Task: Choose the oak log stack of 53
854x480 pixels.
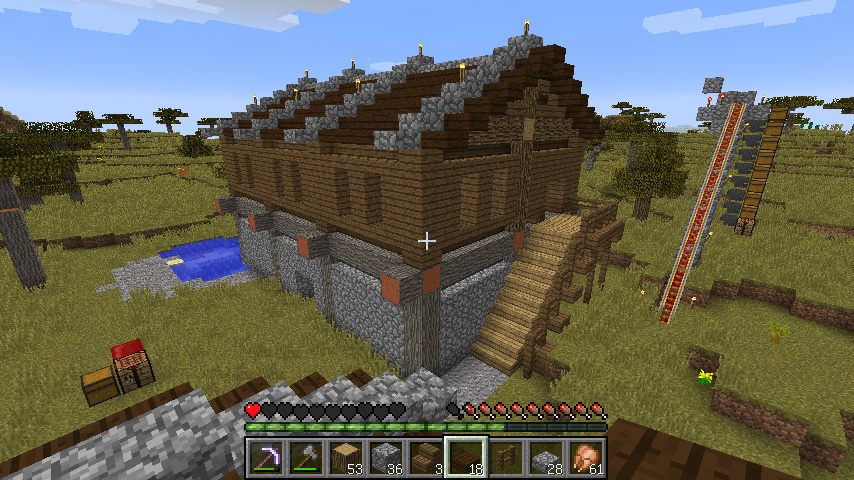Action: (x=347, y=458)
